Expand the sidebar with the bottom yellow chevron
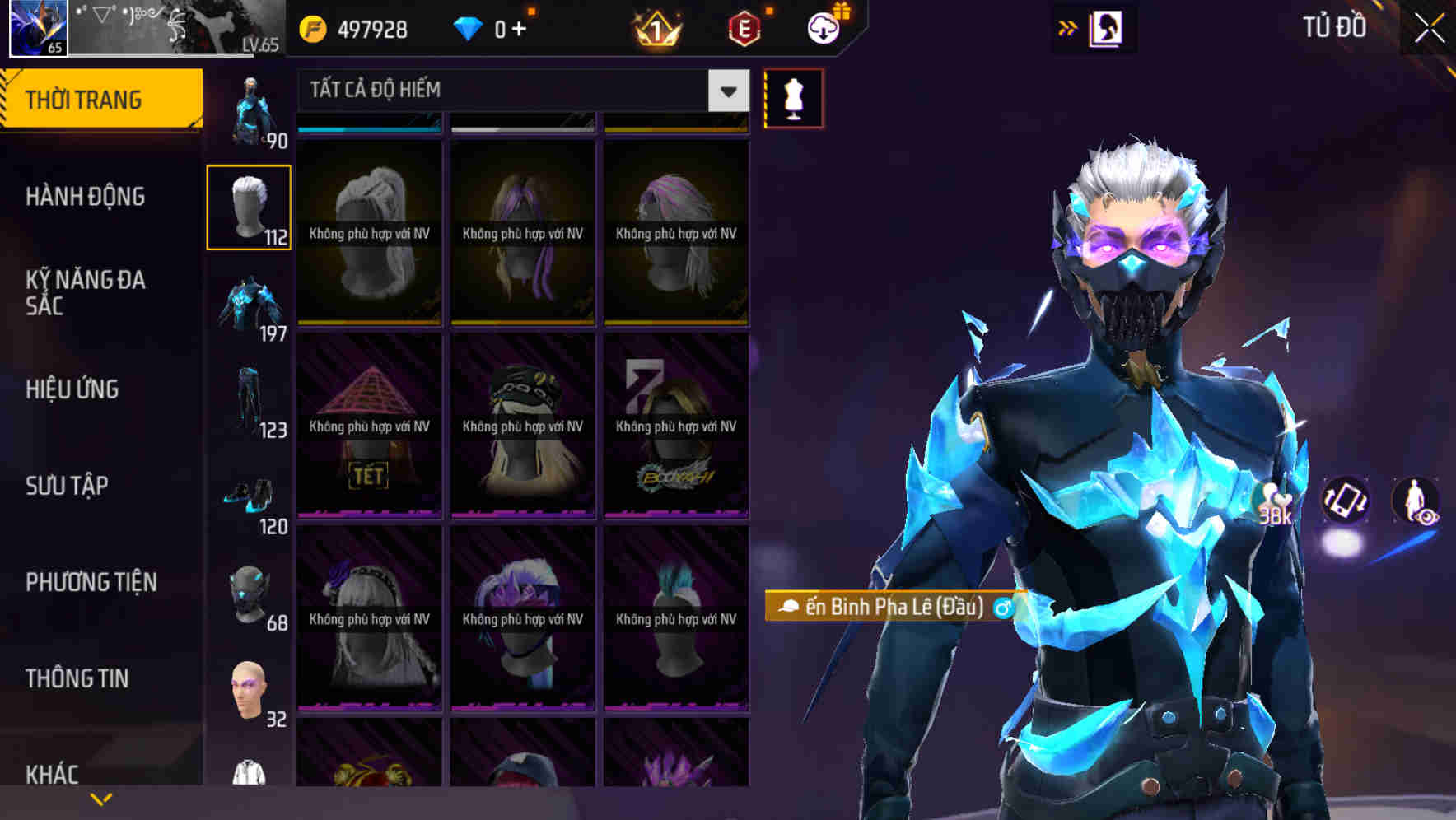The width and height of the screenshot is (1456, 820). 101,797
